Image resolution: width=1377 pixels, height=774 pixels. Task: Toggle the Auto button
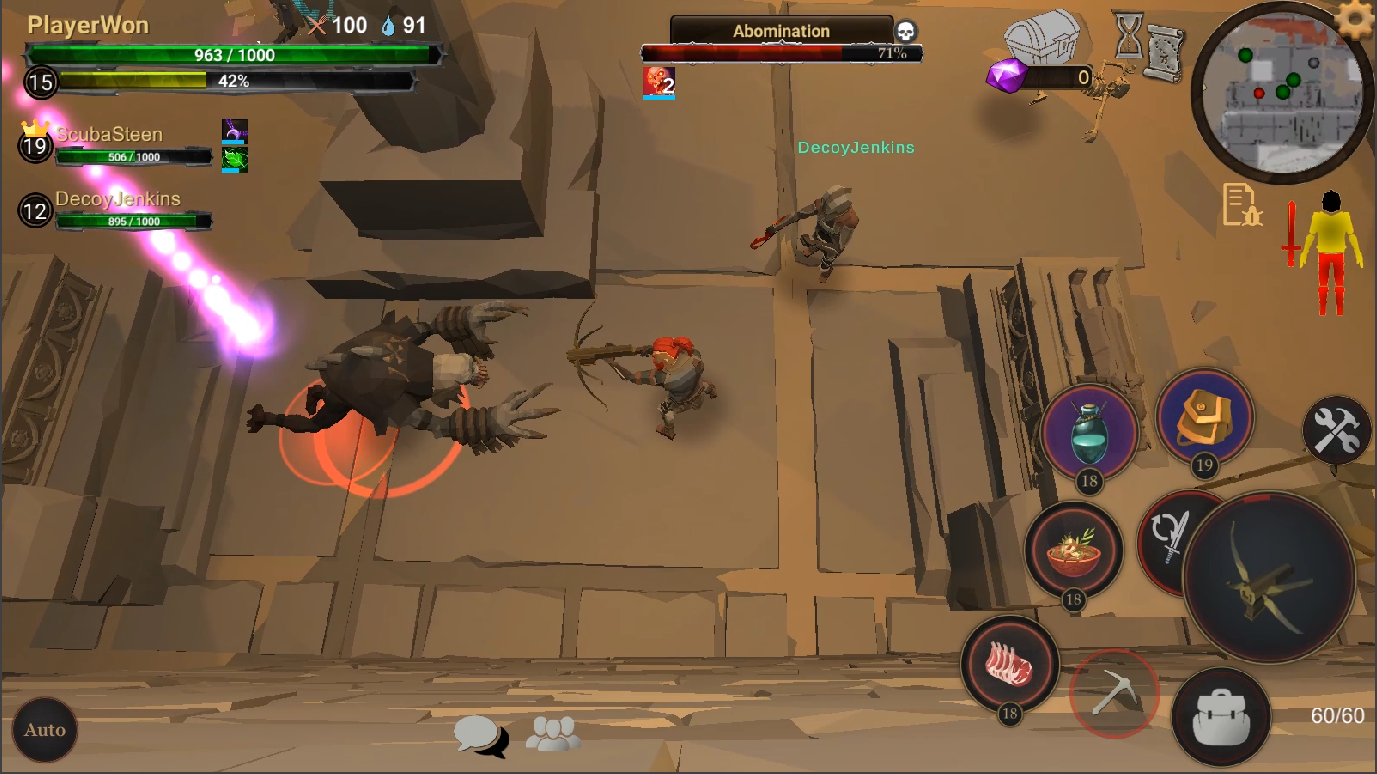pos(45,729)
